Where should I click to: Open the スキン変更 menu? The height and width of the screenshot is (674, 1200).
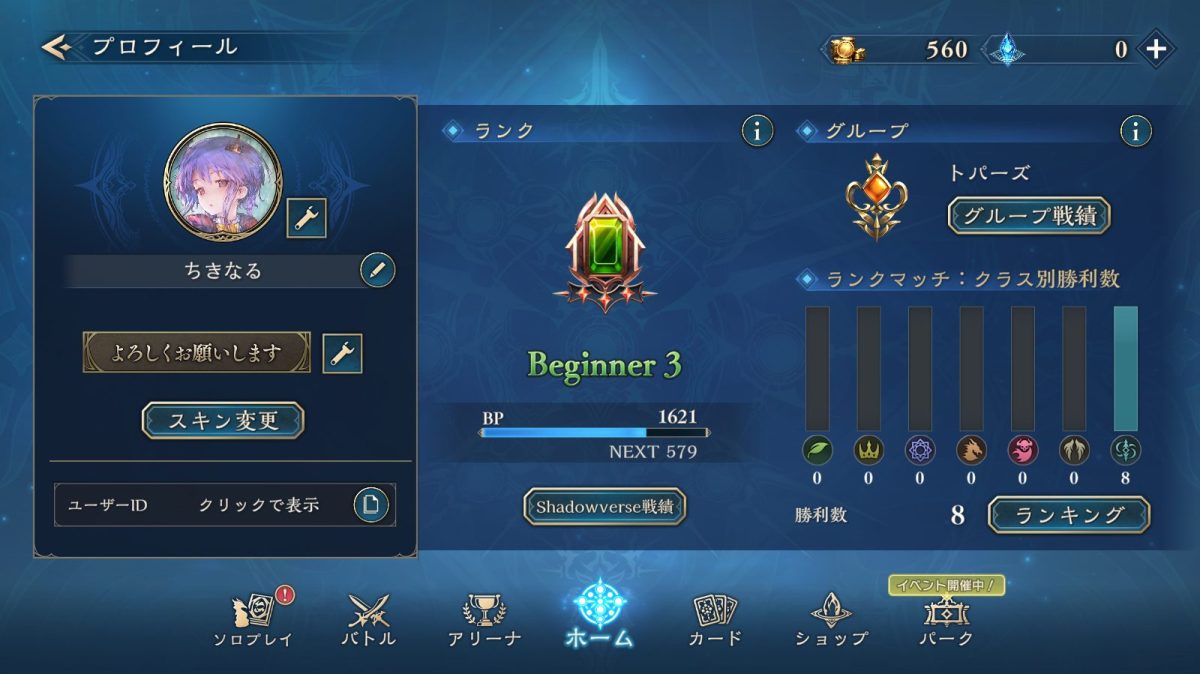[222, 421]
